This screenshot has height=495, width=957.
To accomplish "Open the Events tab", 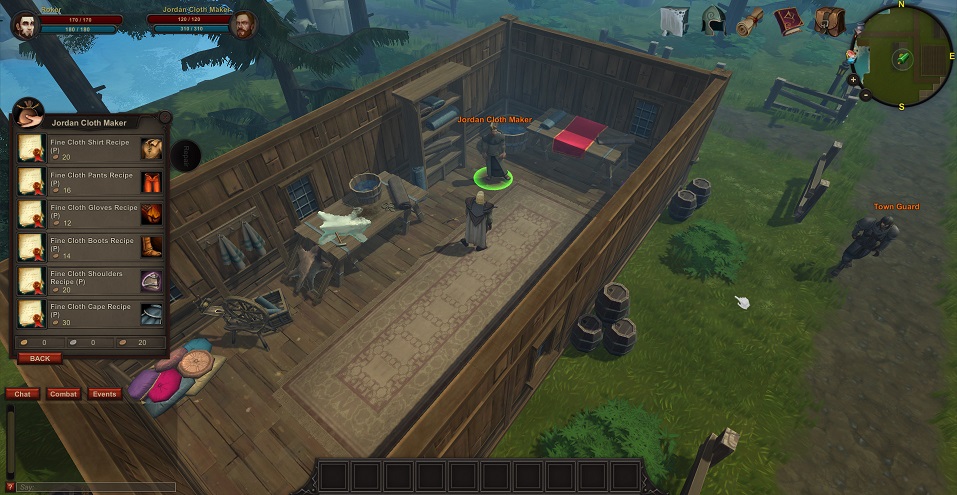I will click(104, 394).
